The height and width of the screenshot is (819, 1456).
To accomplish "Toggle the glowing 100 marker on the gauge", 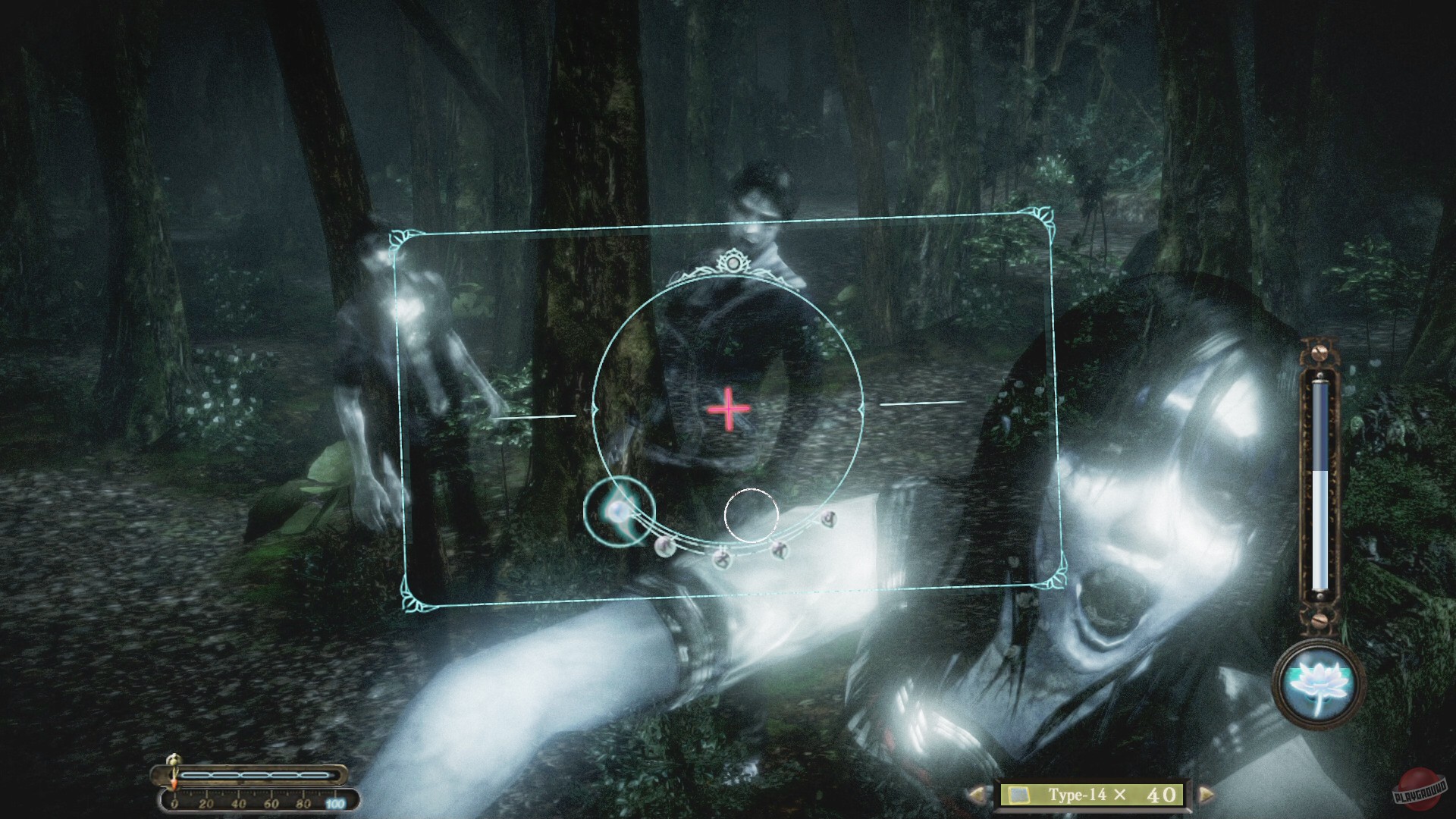I will click(x=335, y=802).
